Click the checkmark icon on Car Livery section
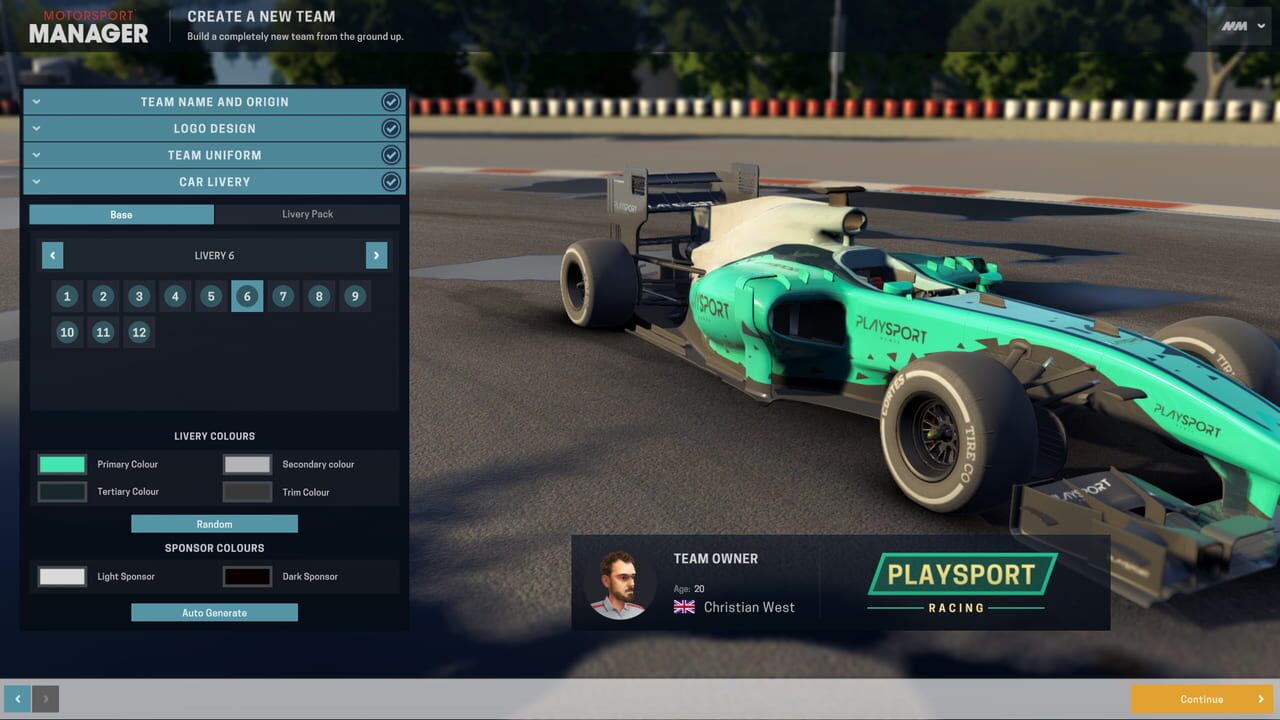The width and height of the screenshot is (1280, 720). point(391,181)
